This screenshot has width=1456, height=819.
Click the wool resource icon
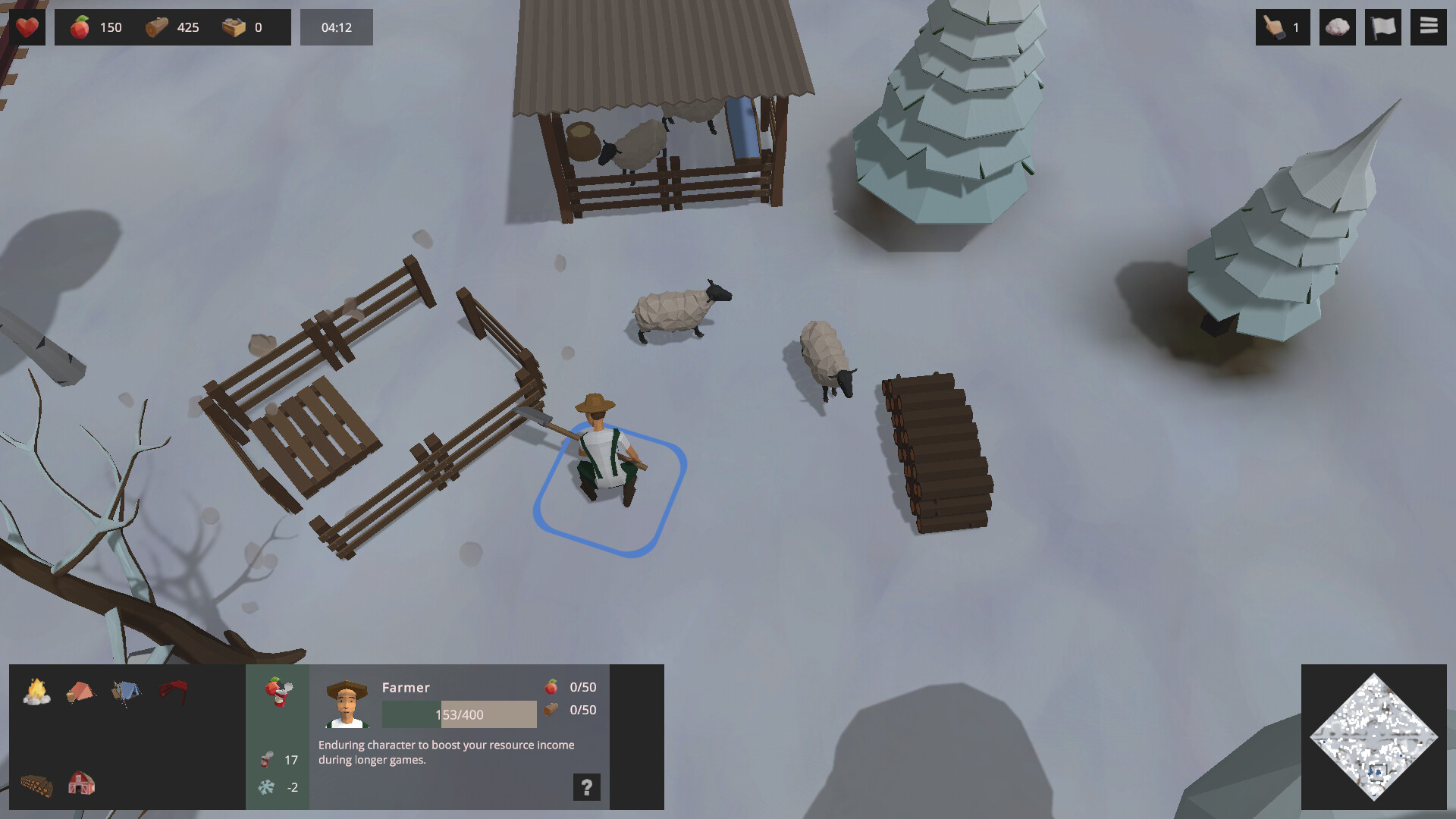tap(1337, 27)
